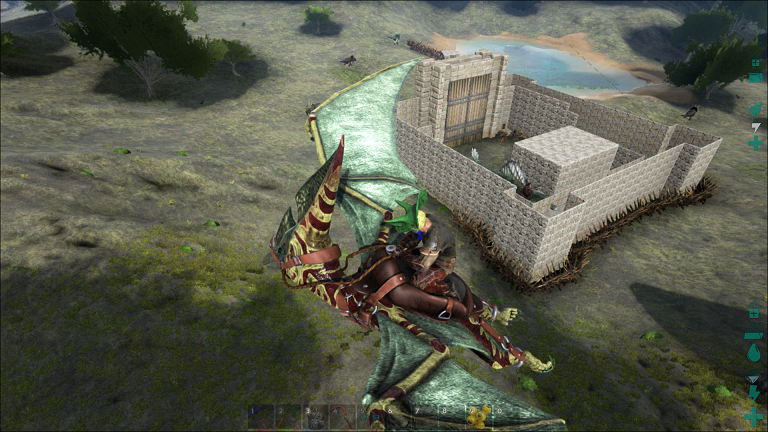Select the yellow item in the last hotbar slot
768x432 pixels.
pos(478,416)
